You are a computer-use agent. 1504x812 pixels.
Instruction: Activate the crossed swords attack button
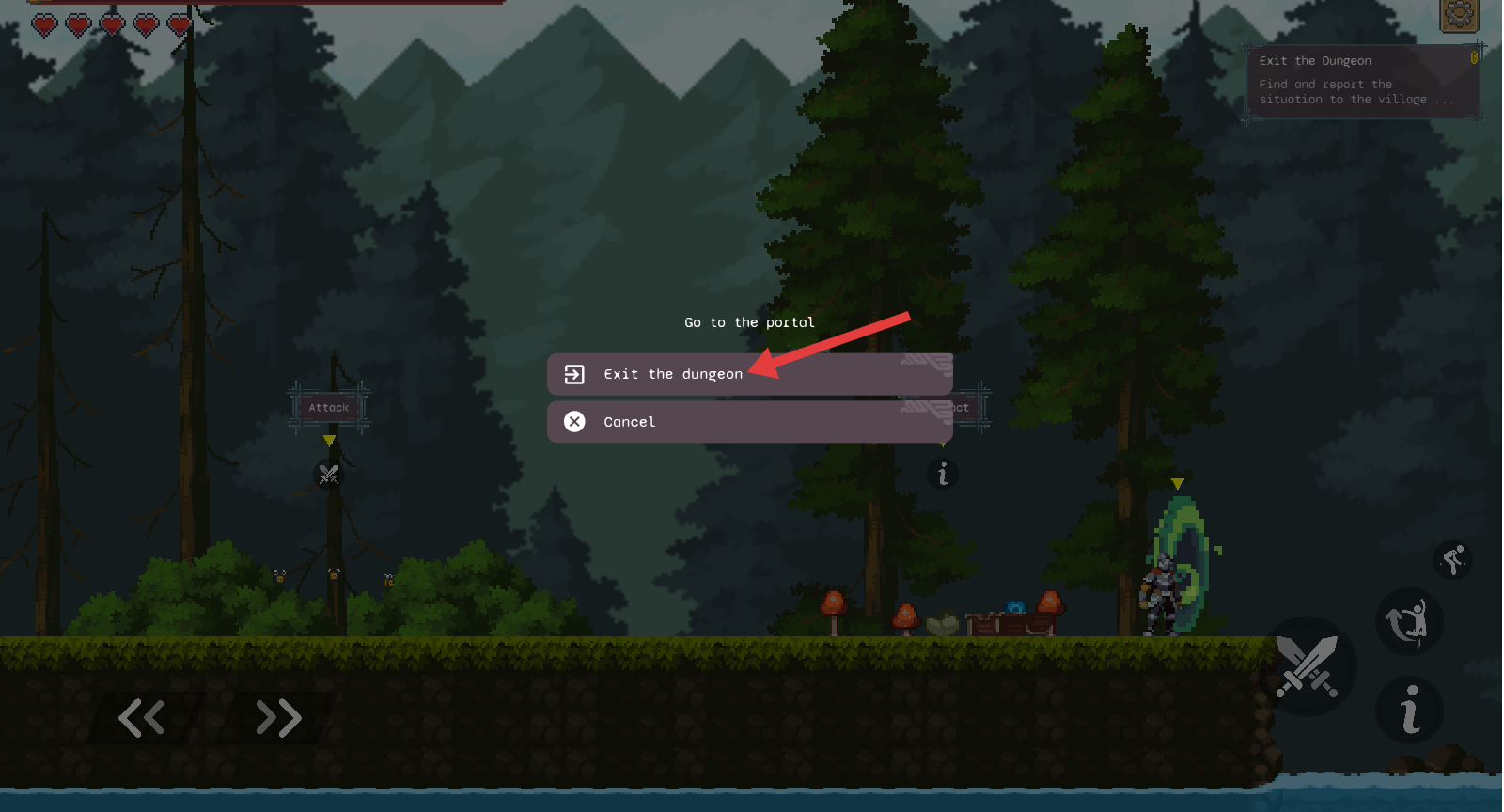click(1307, 665)
